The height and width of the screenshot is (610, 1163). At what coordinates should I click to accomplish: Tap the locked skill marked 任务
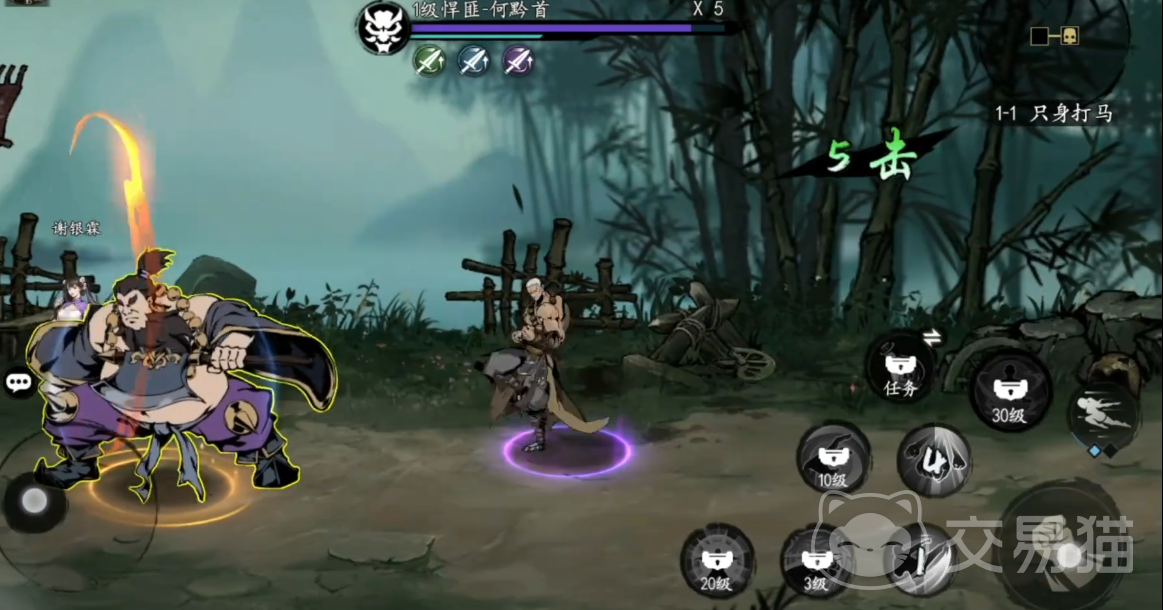click(x=901, y=369)
